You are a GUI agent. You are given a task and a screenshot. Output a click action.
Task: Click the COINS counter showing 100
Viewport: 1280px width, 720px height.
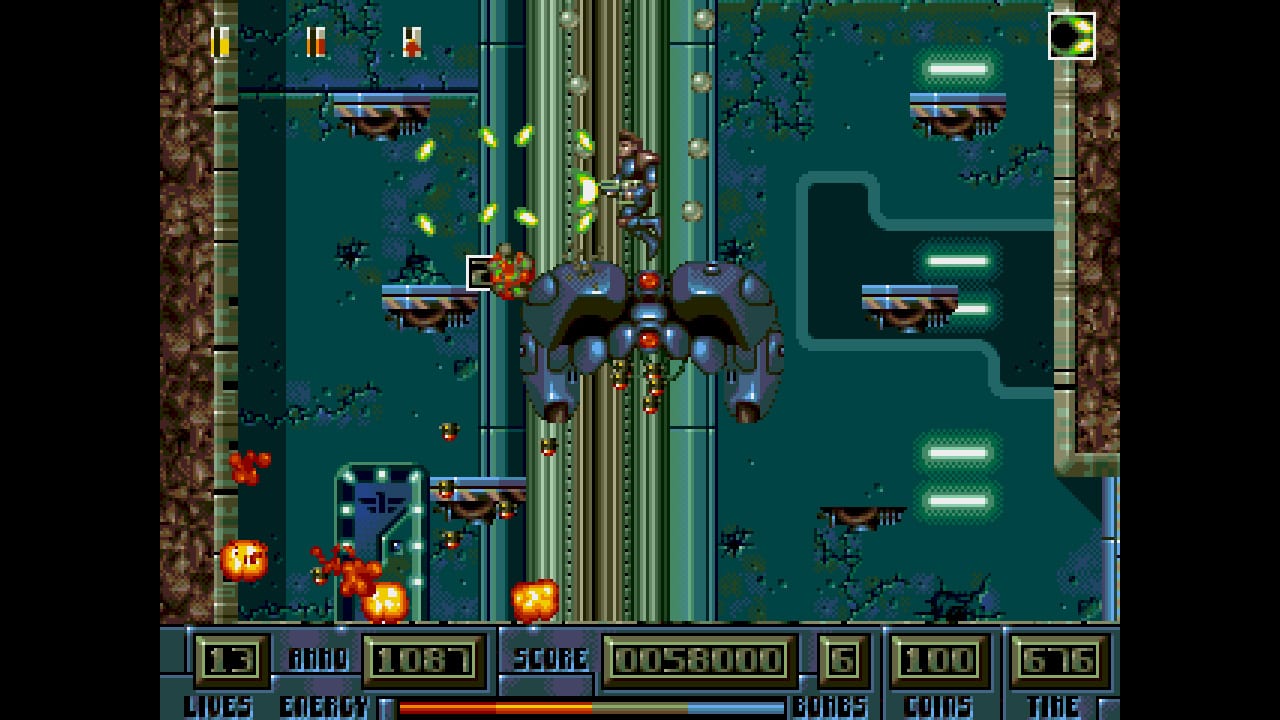pos(938,659)
